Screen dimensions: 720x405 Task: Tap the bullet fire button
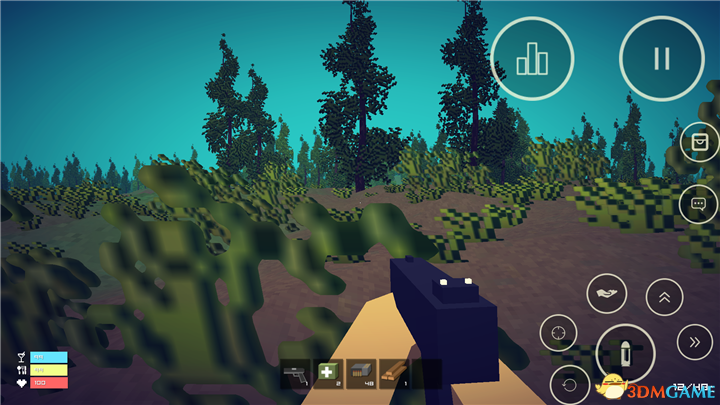coord(625,355)
